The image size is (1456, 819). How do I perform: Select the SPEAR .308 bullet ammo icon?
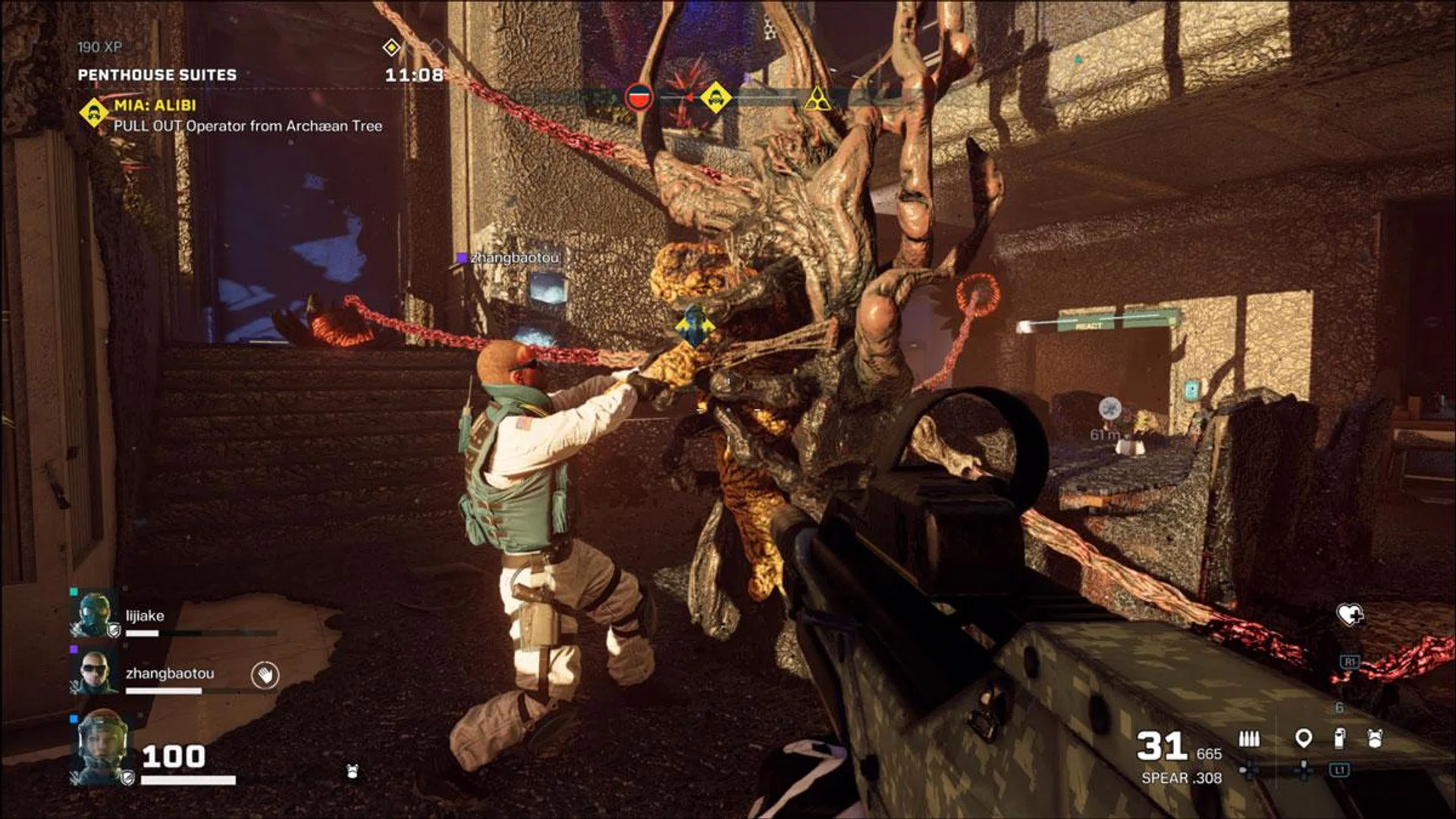pos(1250,738)
